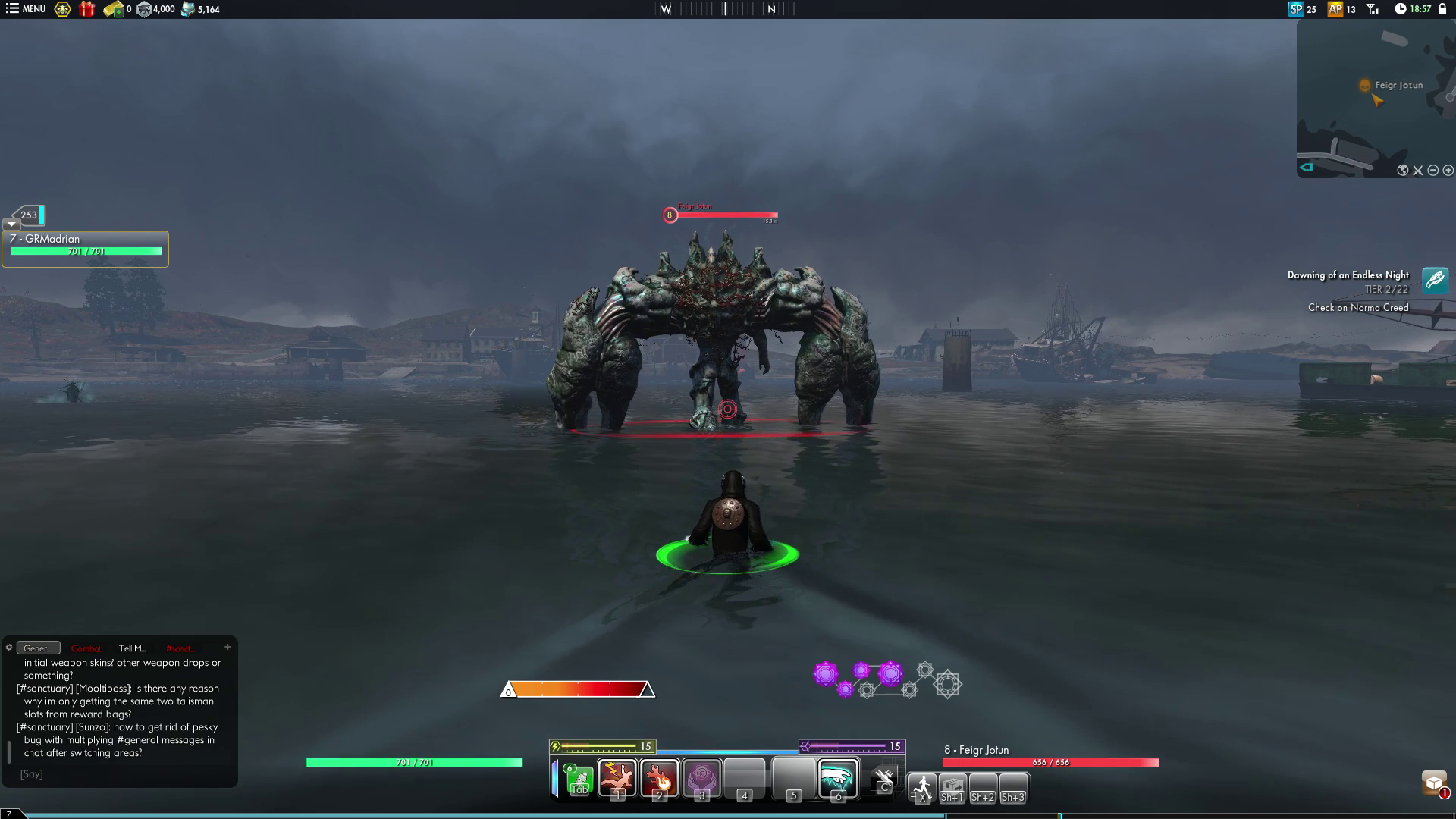The height and width of the screenshot is (819, 1456).
Task: Open the world map globe button
Action: click(x=1403, y=171)
